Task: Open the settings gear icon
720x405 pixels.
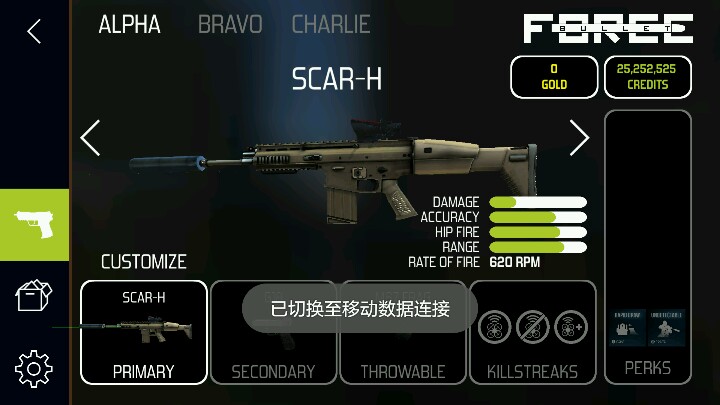Action: 34,369
